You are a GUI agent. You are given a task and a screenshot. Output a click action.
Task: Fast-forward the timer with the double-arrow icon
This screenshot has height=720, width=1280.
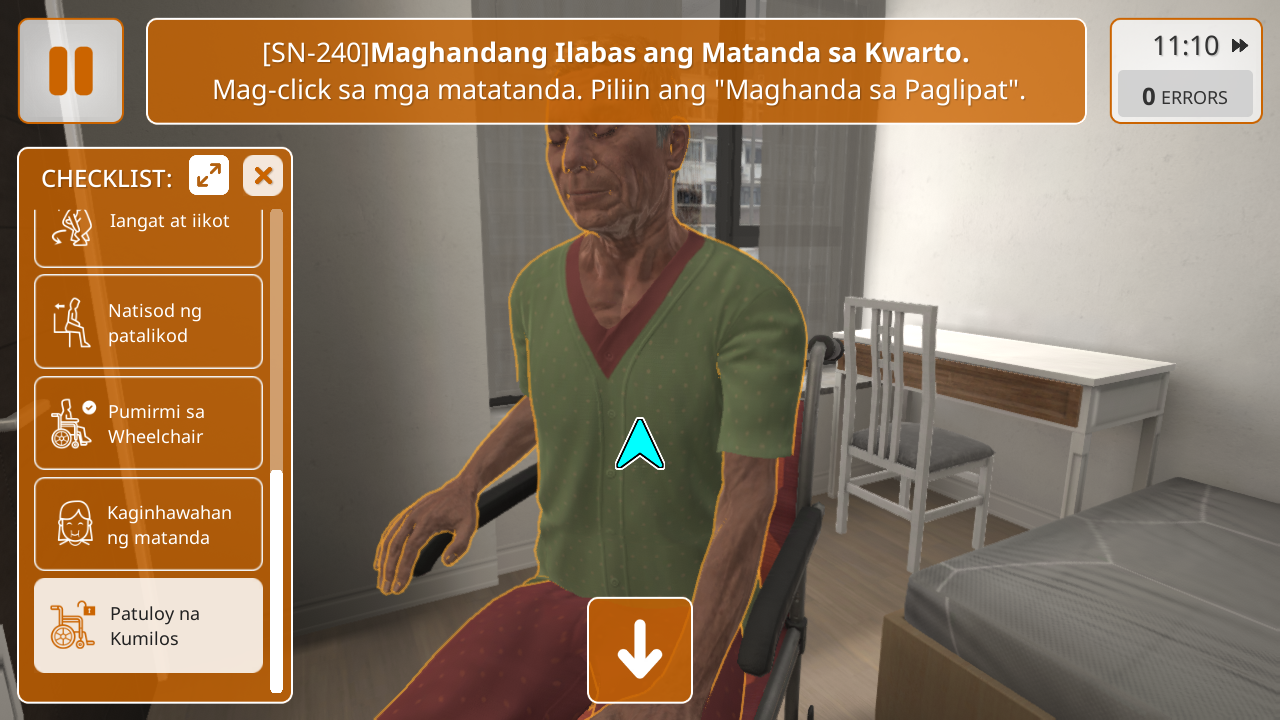pyautogui.click(x=1240, y=46)
